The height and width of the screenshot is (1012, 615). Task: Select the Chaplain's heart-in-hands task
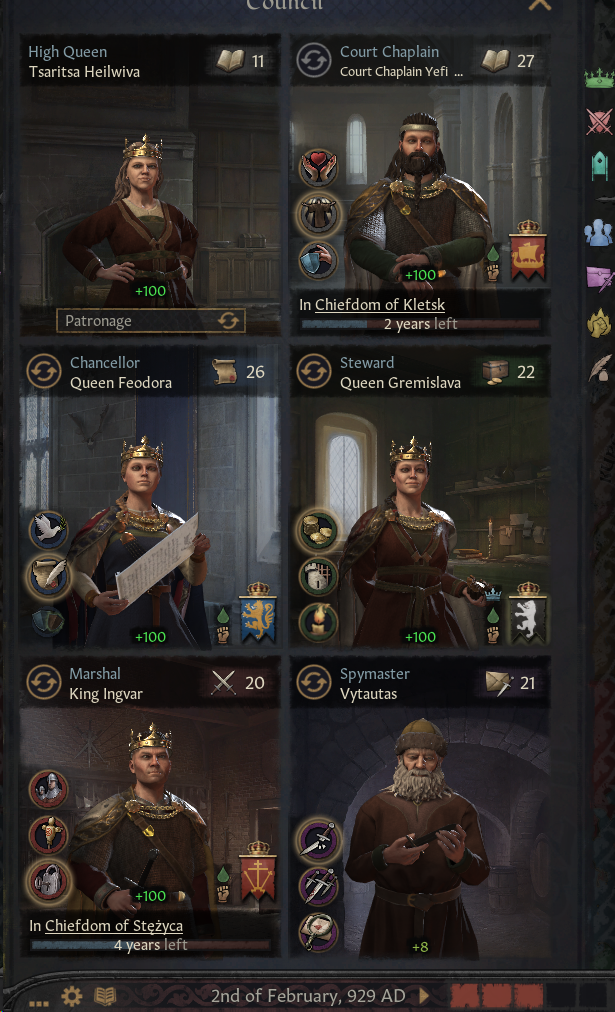coord(318,169)
